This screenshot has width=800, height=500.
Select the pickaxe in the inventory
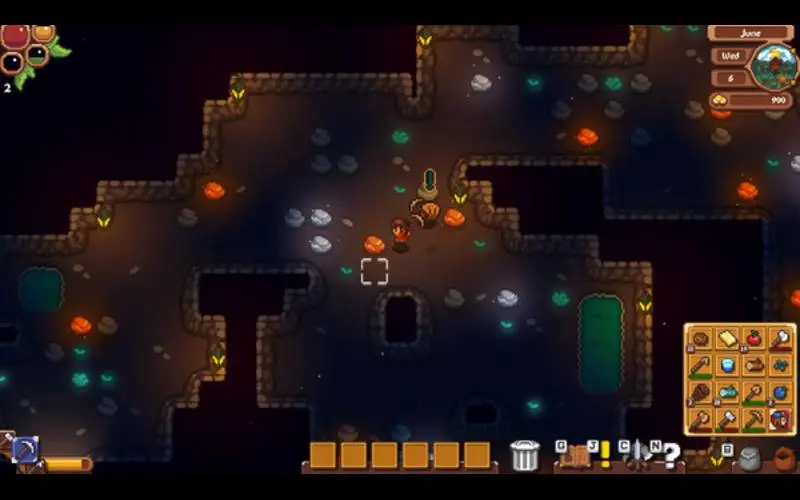(x=754, y=418)
